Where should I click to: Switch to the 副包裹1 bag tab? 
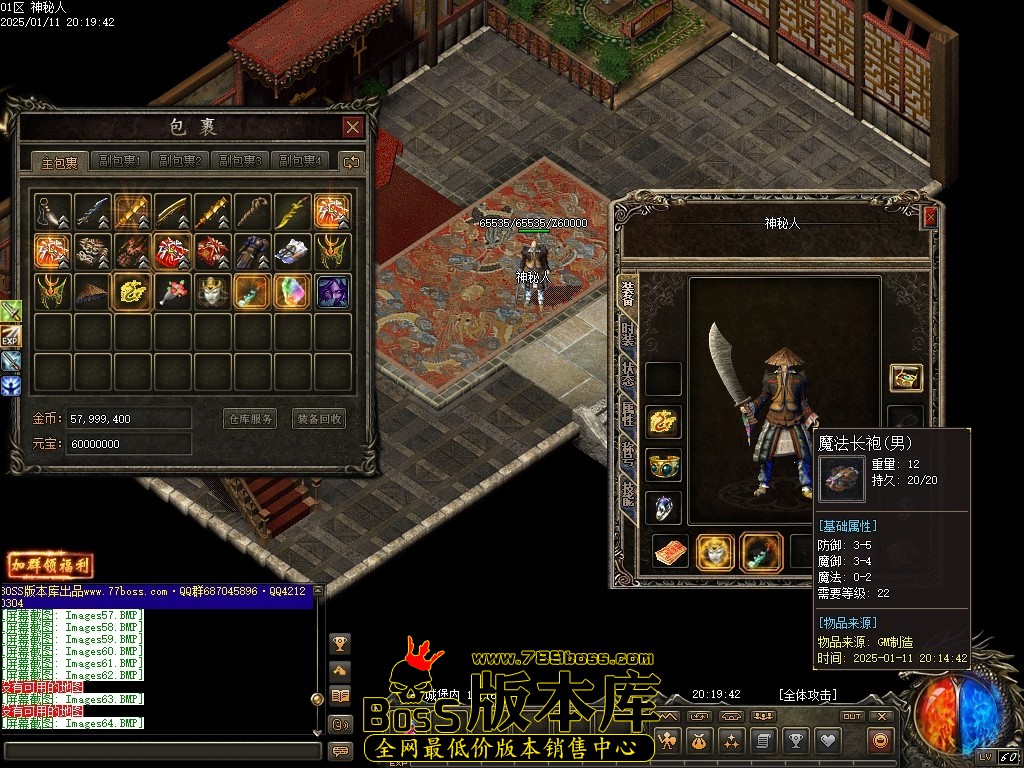119,161
